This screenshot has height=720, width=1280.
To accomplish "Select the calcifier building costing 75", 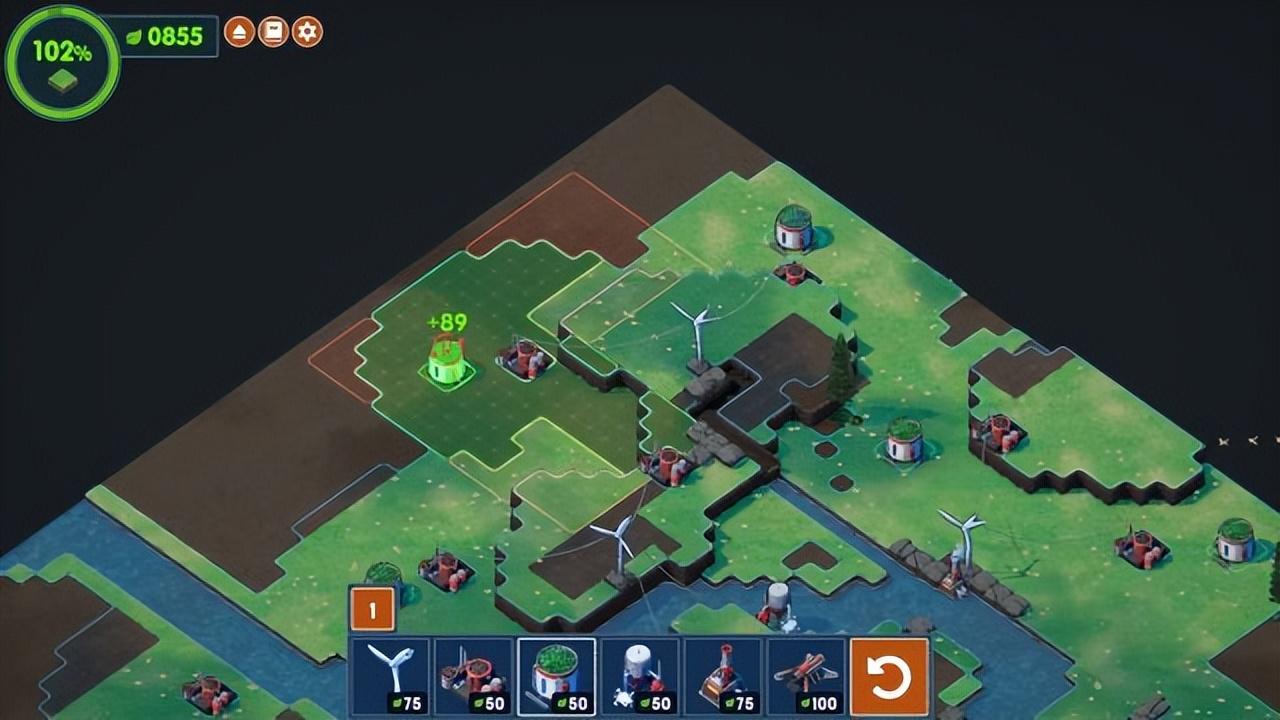I will pyautogui.click(x=722, y=677).
